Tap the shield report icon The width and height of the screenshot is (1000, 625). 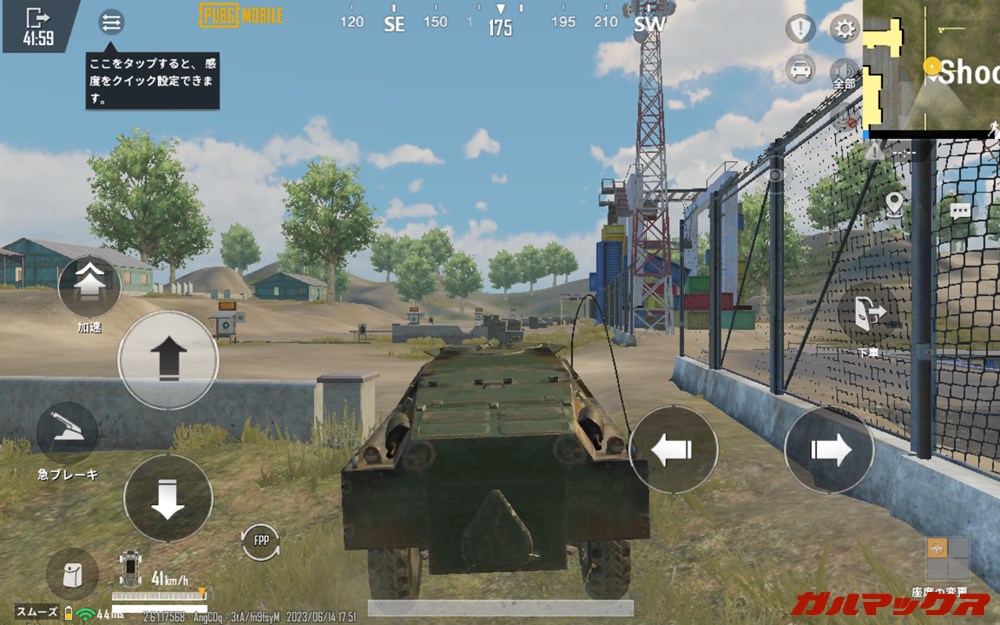tap(800, 29)
